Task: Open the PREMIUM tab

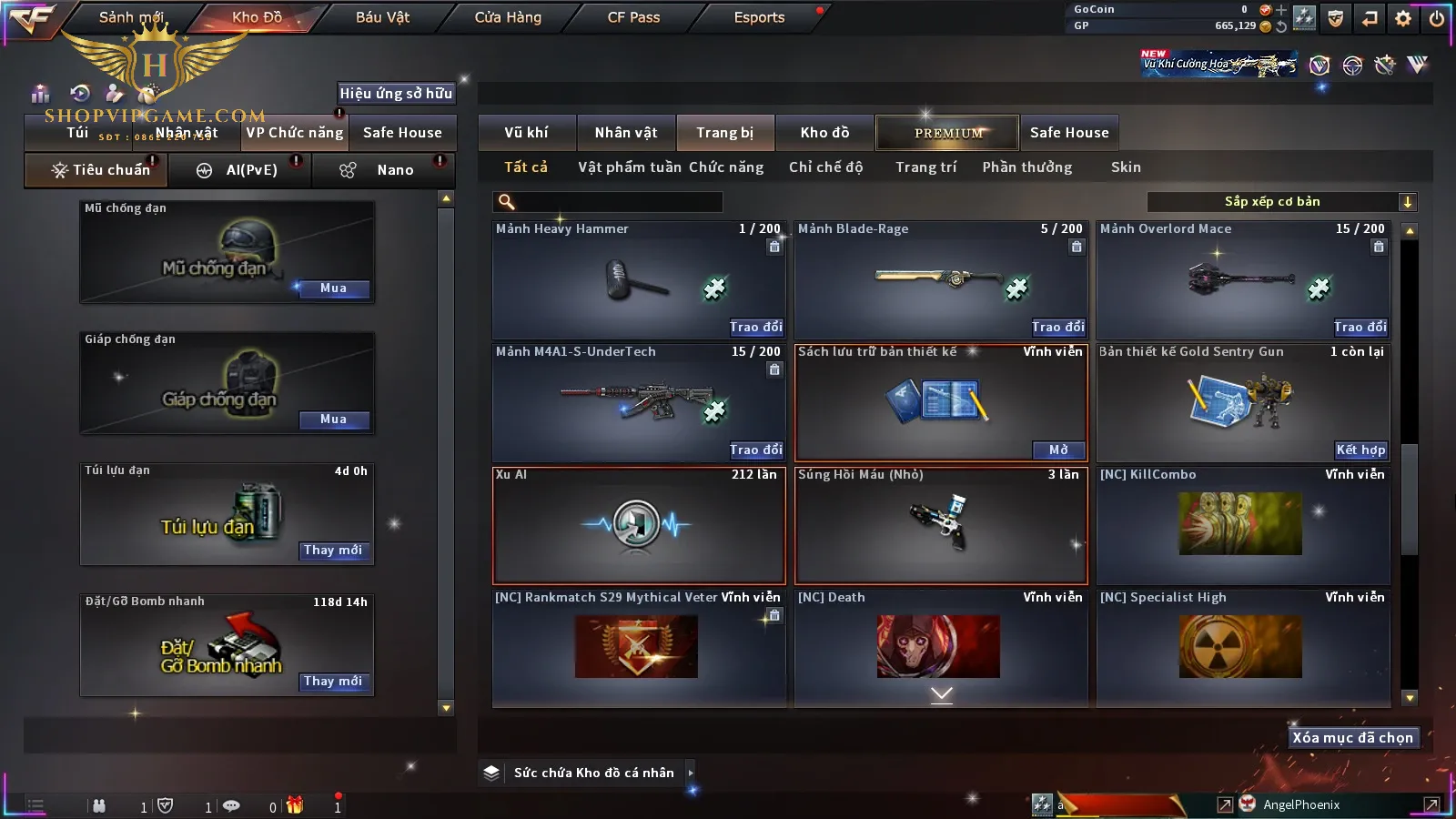Action: [948, 133]
